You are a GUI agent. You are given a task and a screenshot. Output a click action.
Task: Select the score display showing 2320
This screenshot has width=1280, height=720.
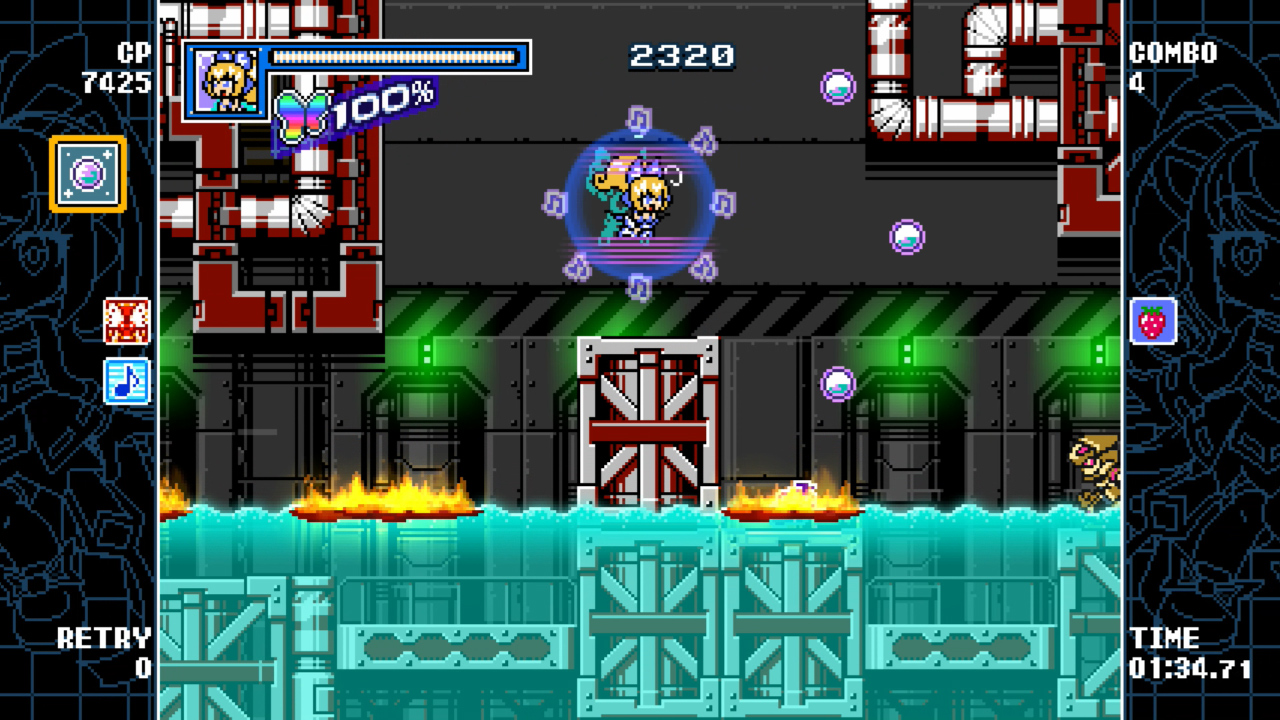click(681, 57)
